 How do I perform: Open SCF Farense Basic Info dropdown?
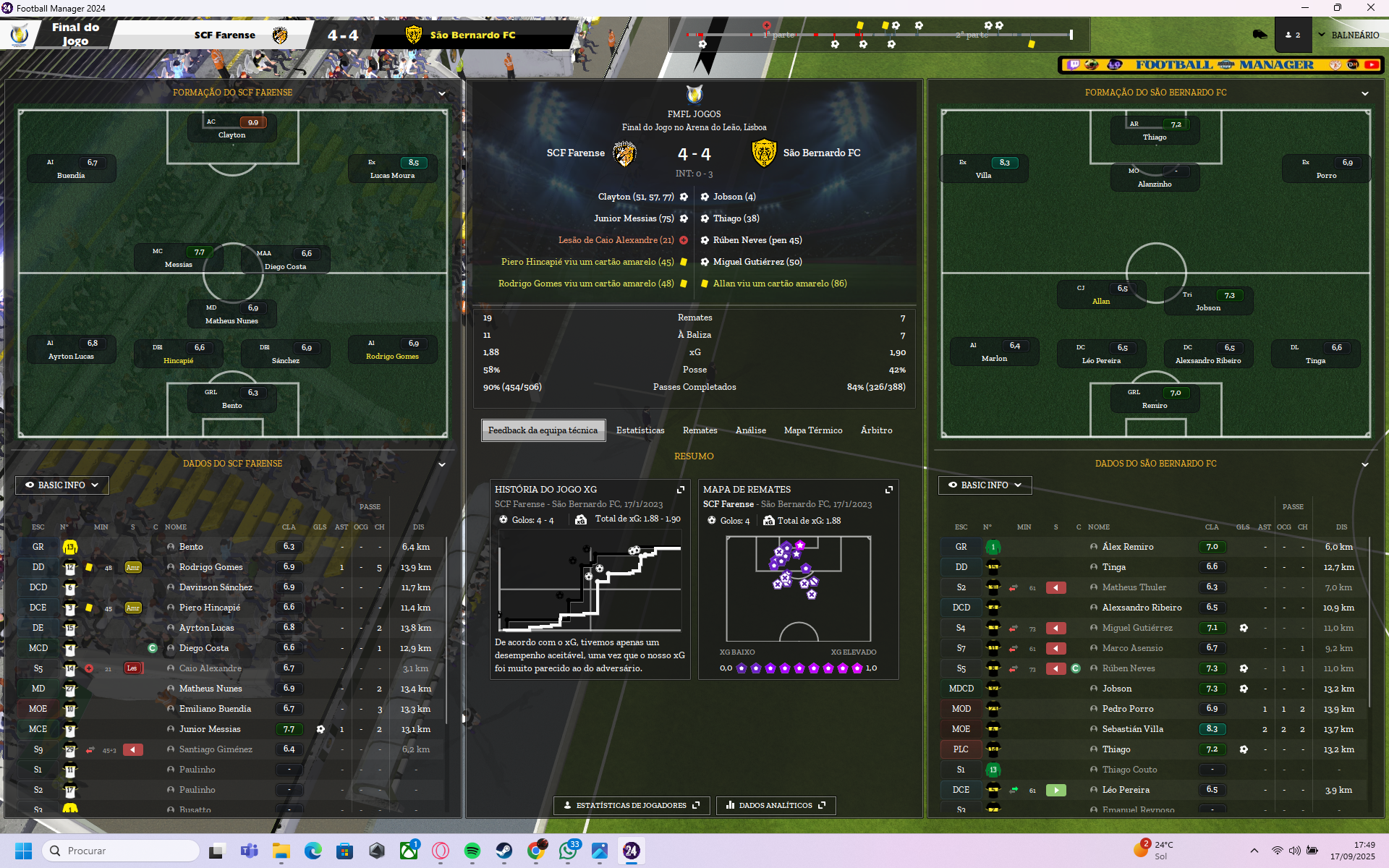point(62,485)
